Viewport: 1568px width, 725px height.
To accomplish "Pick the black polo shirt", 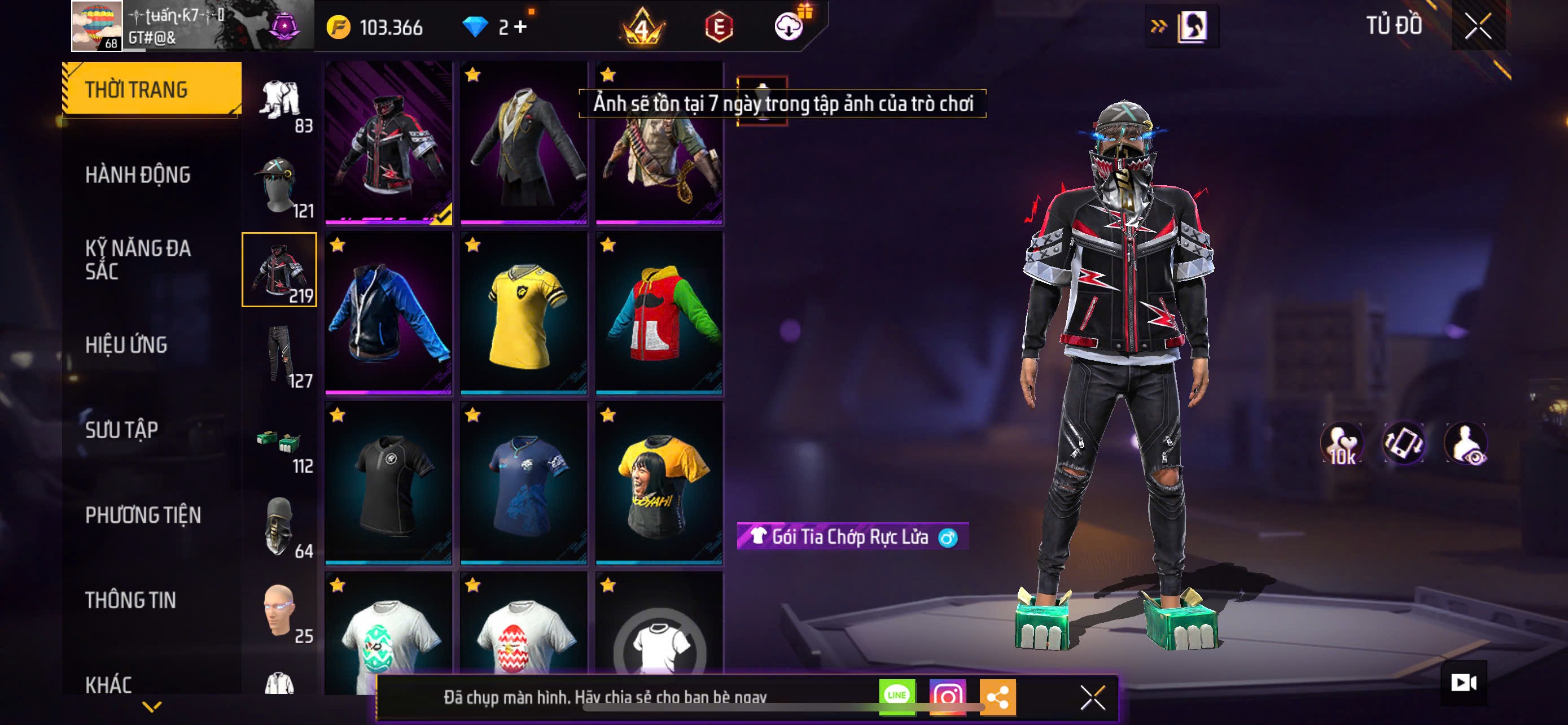I will tap(388, 483).
